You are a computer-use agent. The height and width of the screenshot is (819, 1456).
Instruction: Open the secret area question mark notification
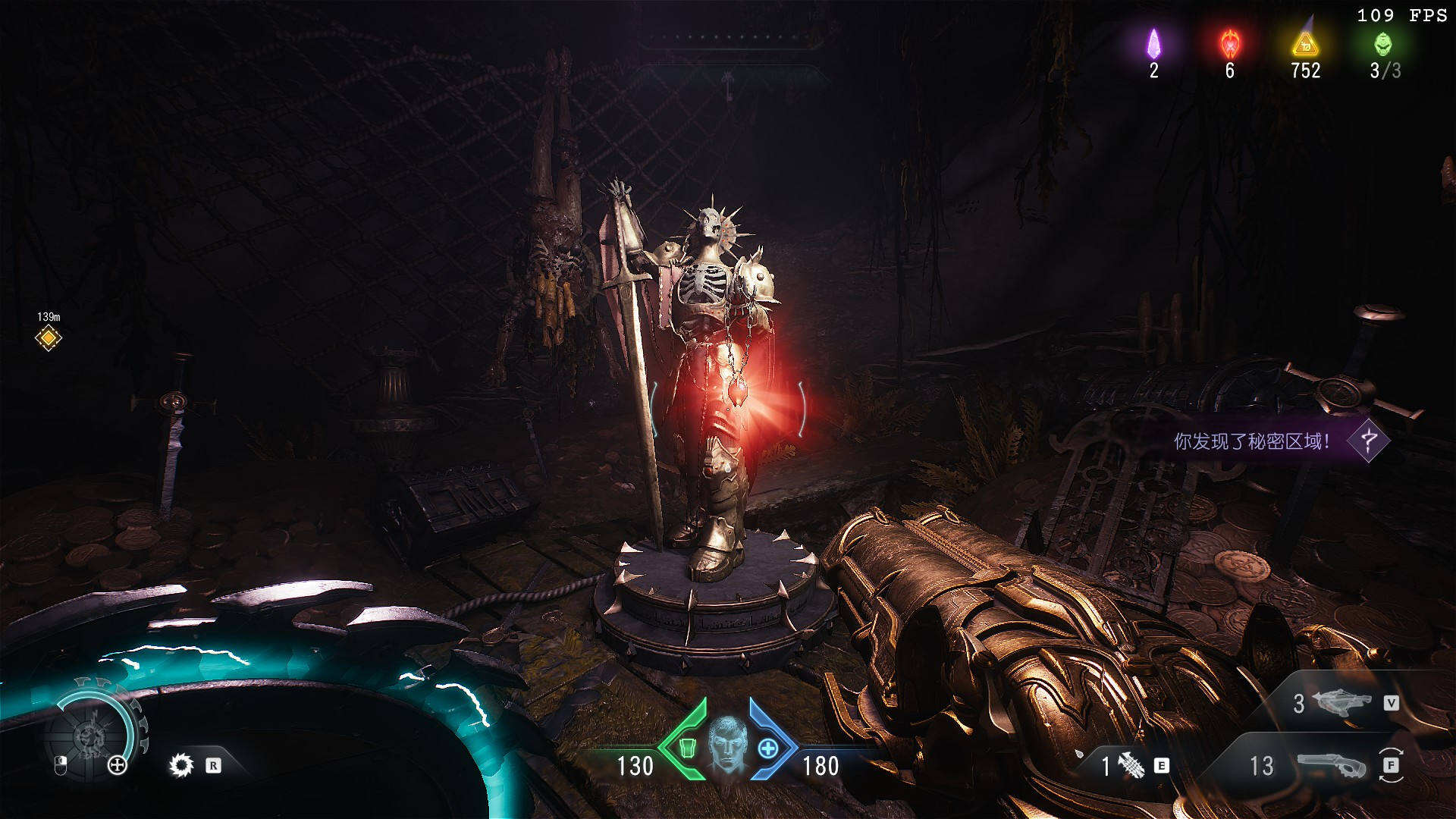click(x=1369, y=441)
